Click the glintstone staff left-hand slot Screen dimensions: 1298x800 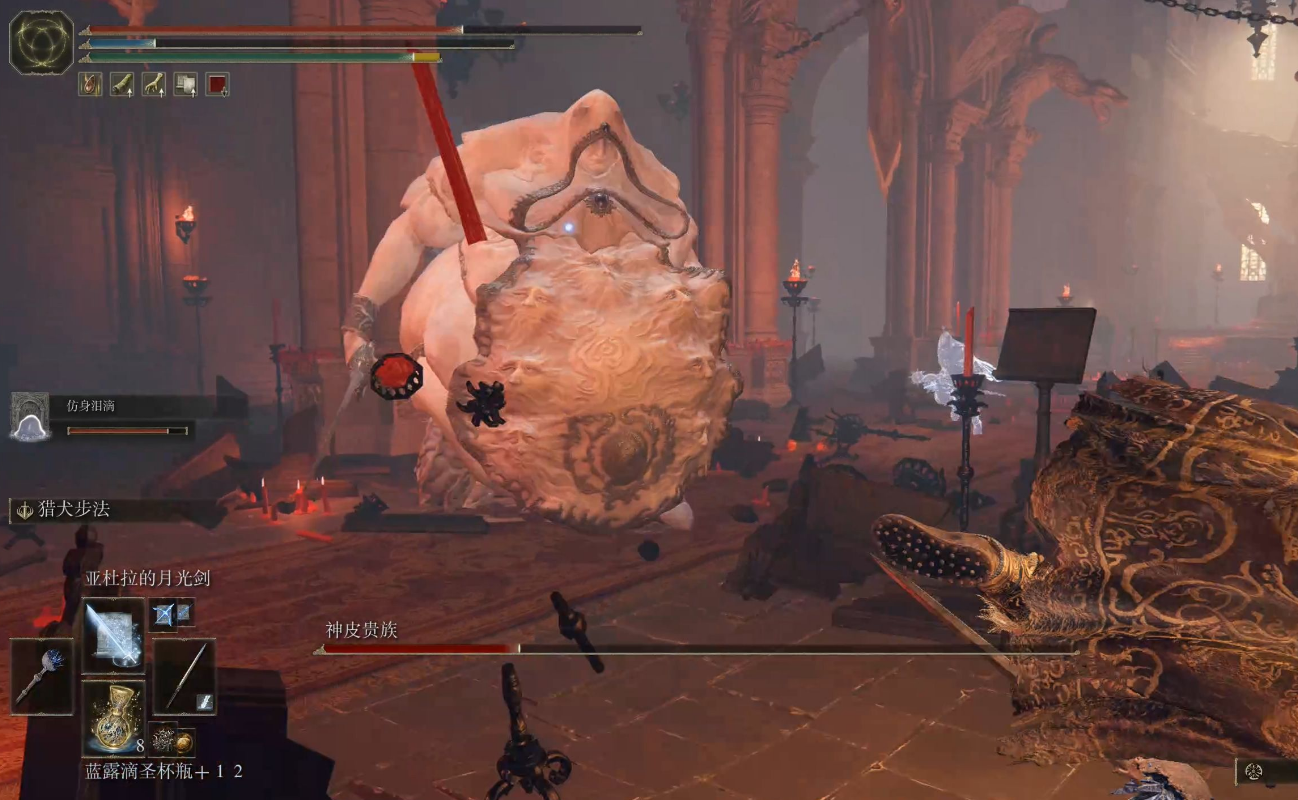[42, 676]
